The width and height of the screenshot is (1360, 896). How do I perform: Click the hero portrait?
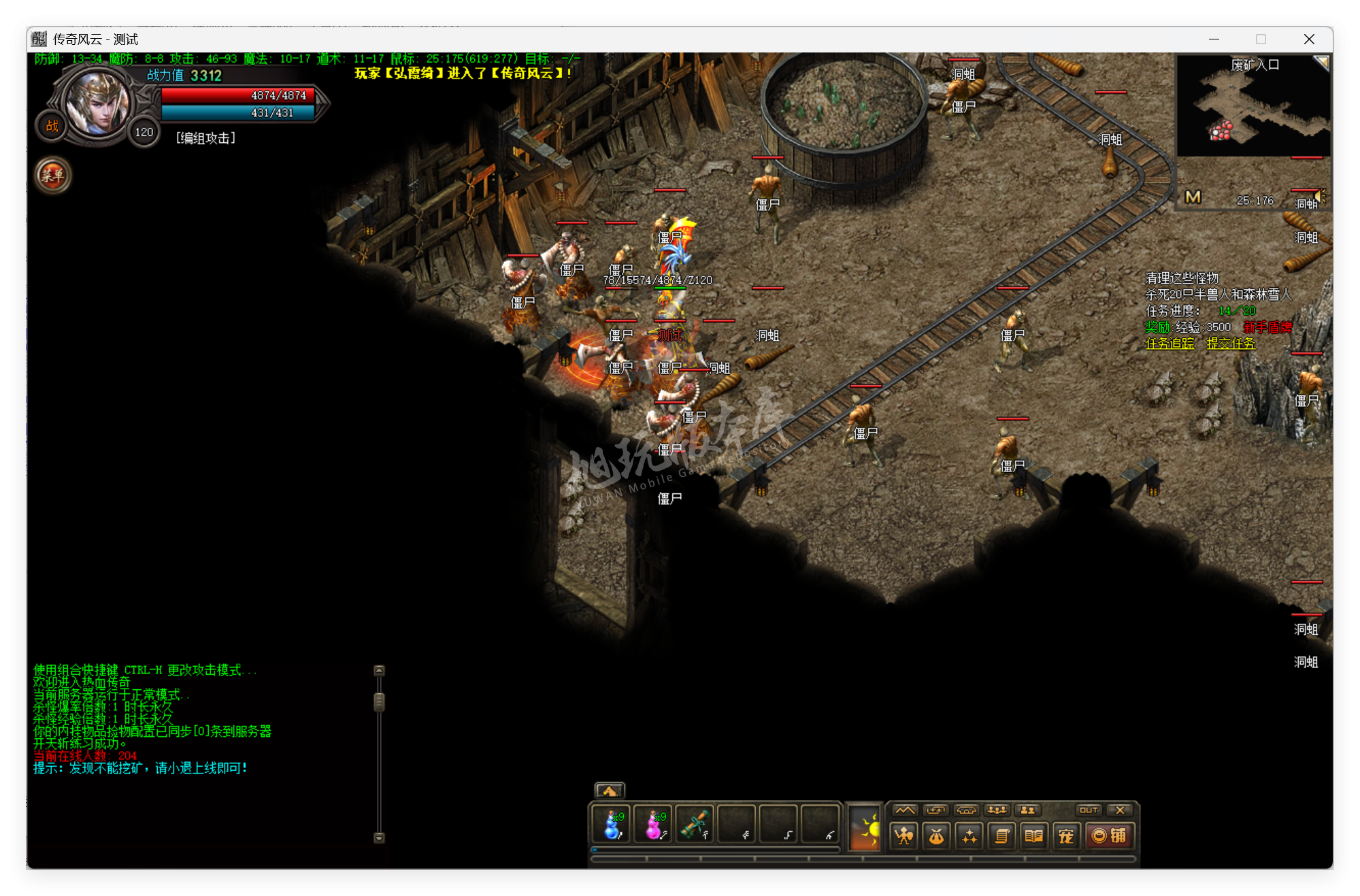point(97,102)
